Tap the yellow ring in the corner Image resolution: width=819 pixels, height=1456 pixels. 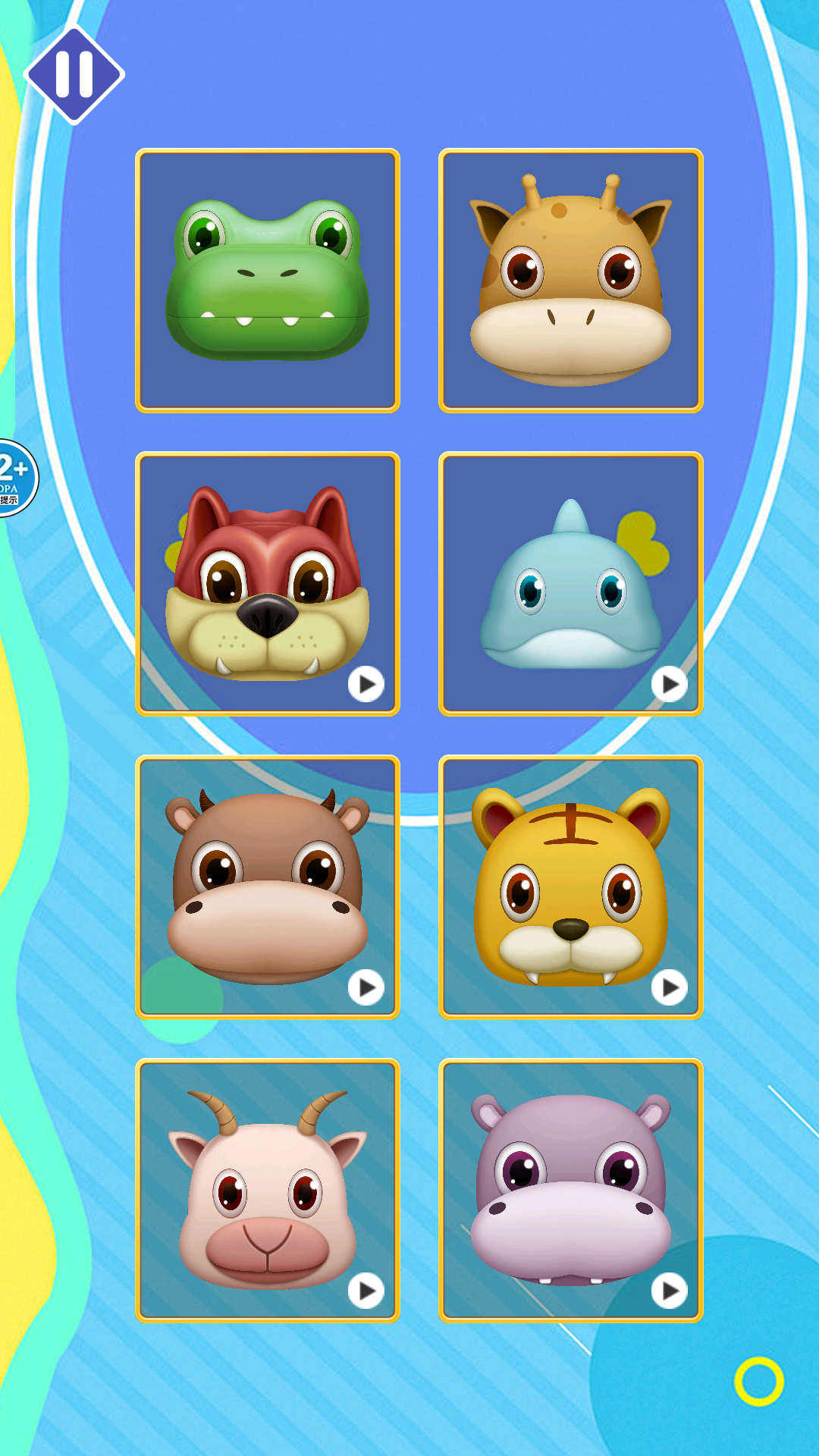758,1381
